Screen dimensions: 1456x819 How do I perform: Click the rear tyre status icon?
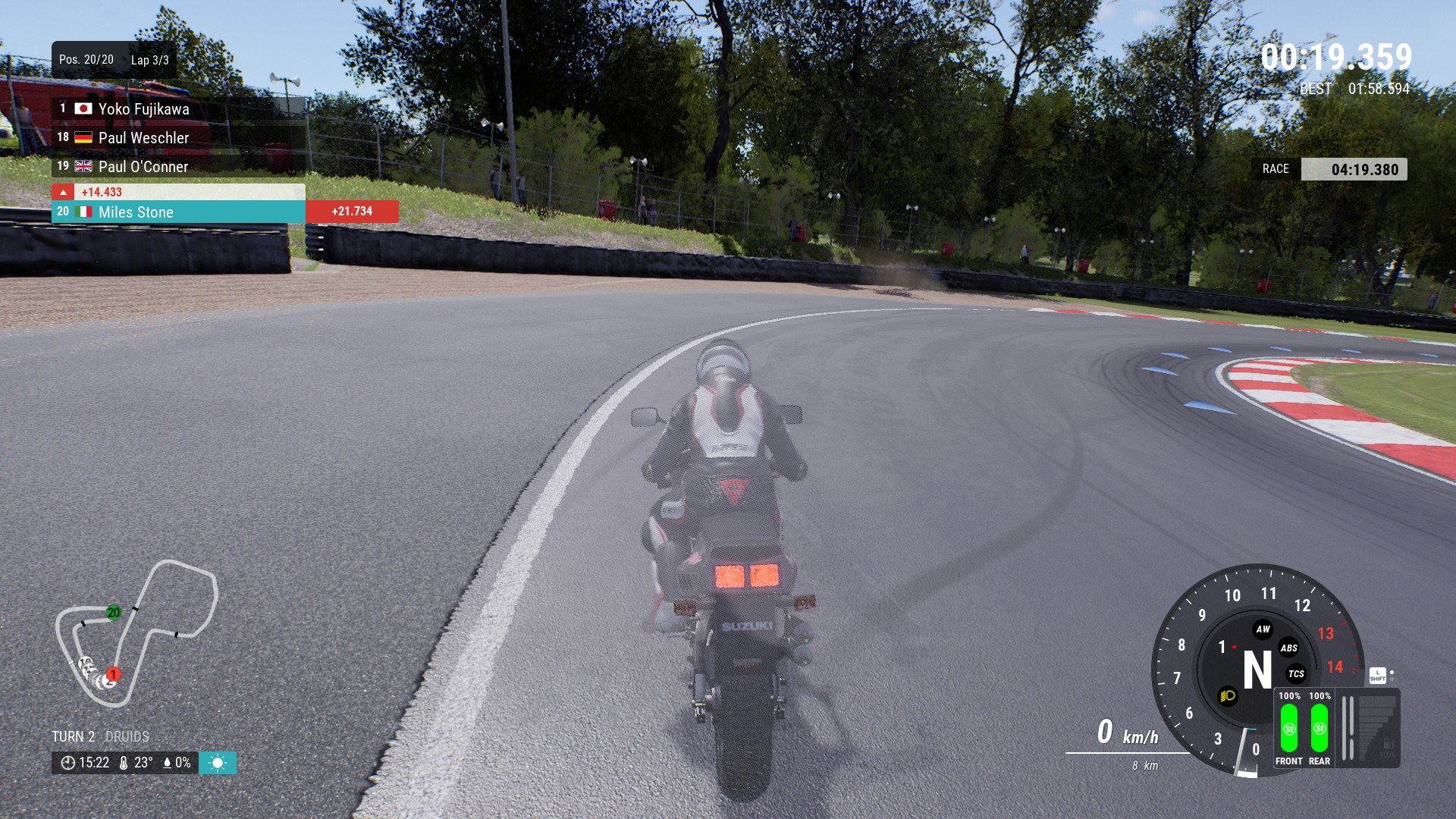click(1319, 729)
